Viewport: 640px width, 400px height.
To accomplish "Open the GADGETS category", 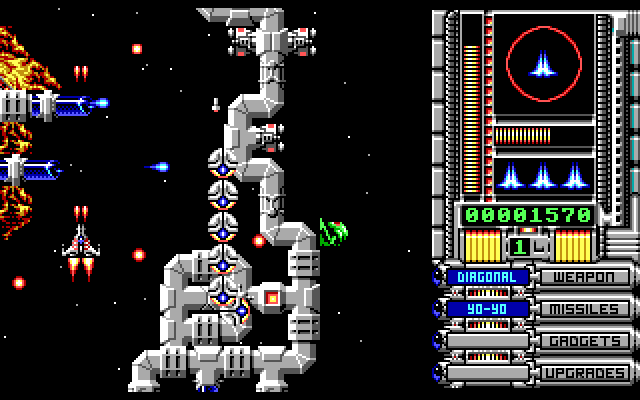I will (585, 341).
